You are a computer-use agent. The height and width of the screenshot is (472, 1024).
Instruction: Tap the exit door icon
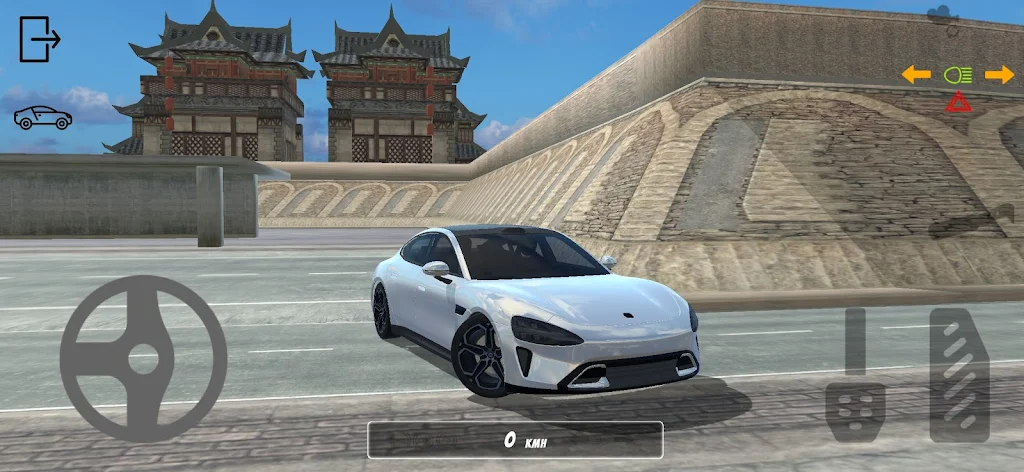point(40,39)
